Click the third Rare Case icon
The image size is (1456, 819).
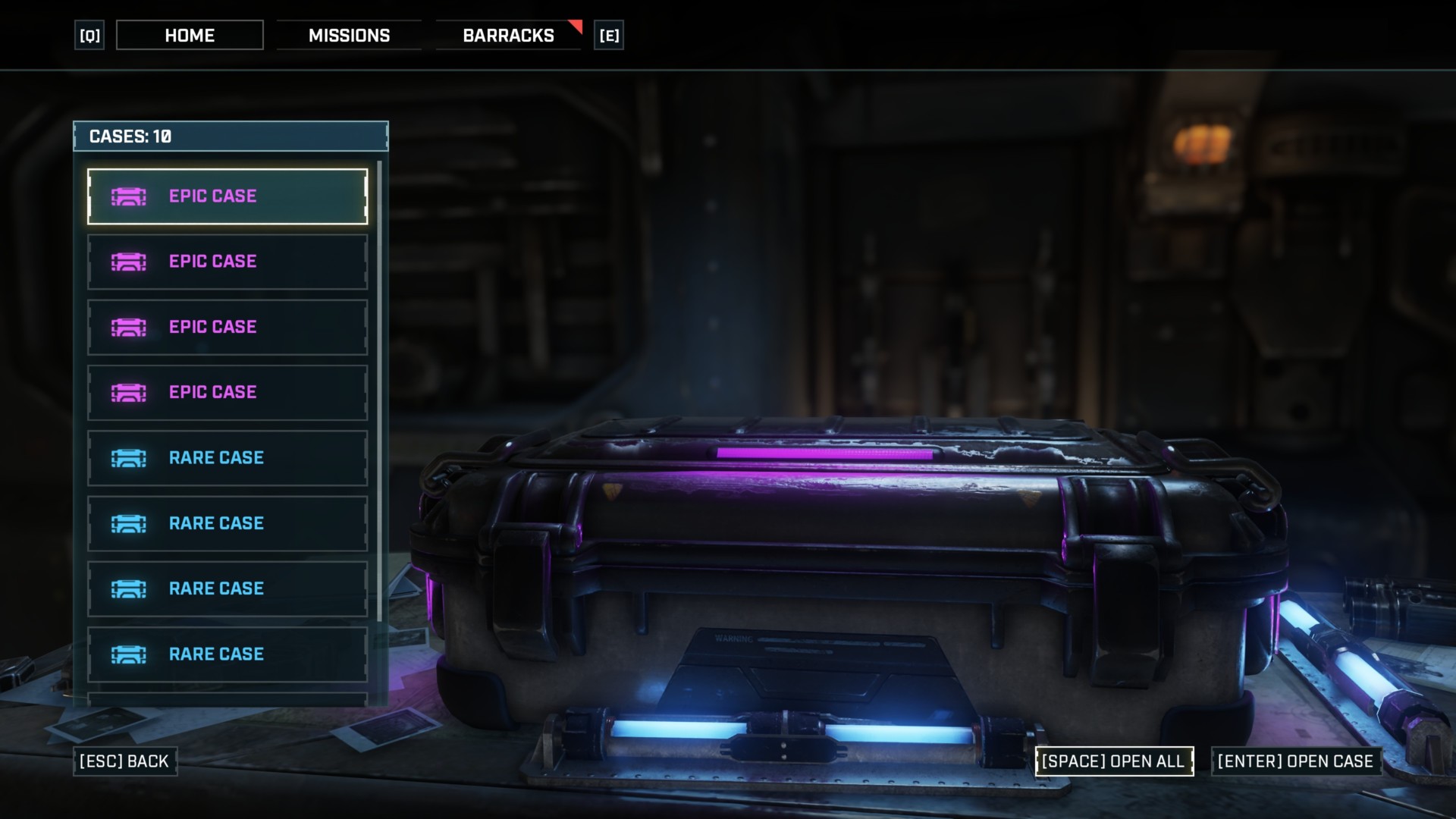click(x=129, y=588)
